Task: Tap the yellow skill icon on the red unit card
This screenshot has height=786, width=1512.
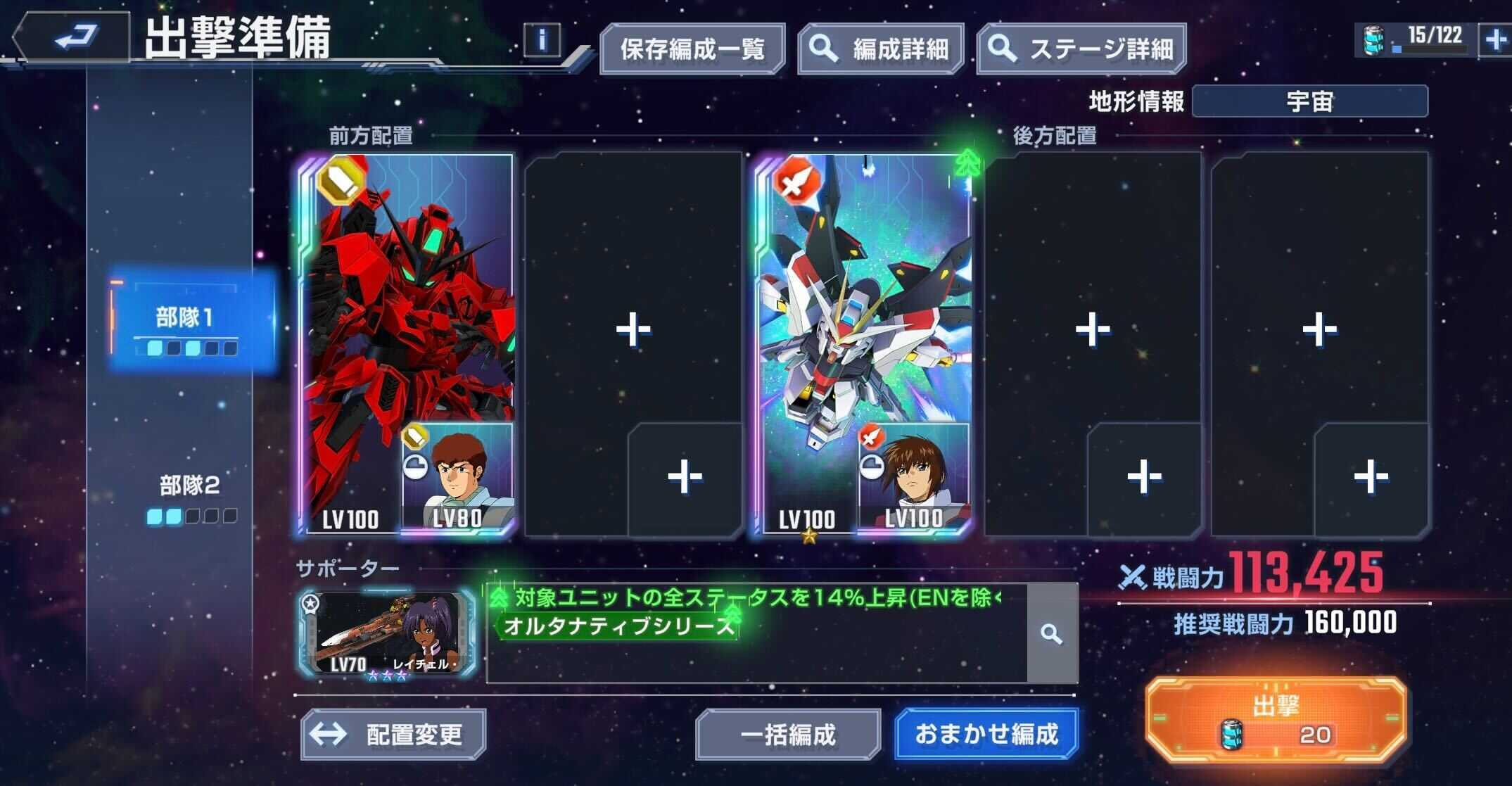Action: click(x=339, y=182)
